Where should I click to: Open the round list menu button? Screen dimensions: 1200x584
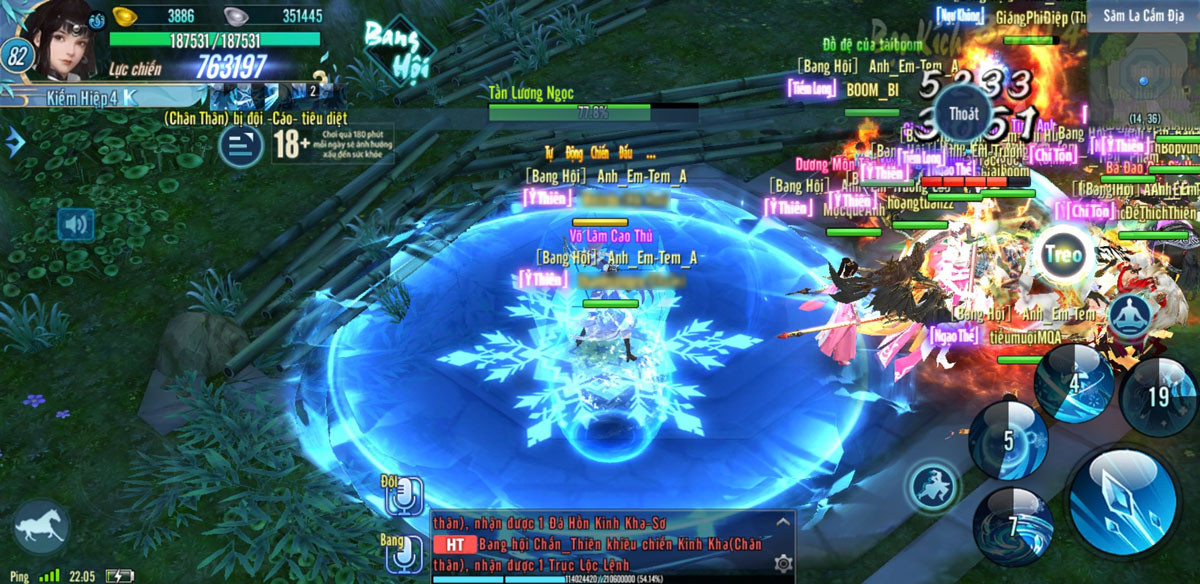pos(241,146)
